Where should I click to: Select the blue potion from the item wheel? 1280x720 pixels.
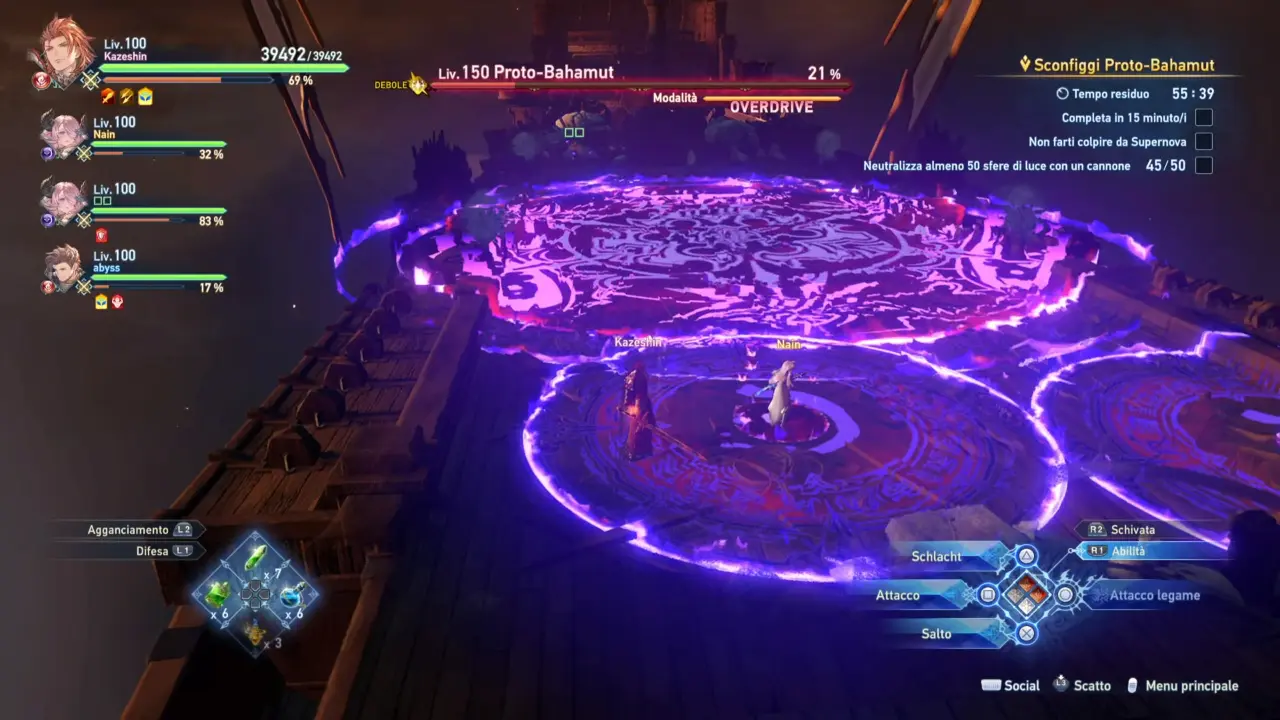click(291, 597)
